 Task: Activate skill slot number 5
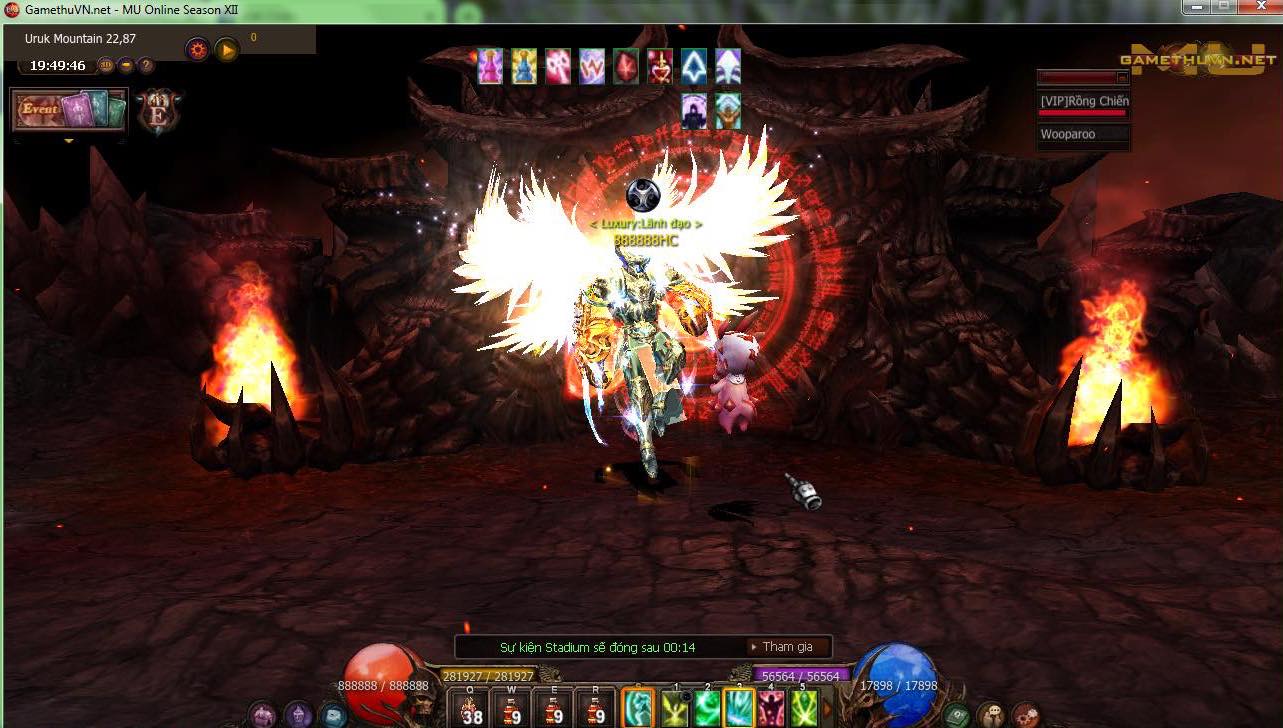pos(804,708)
